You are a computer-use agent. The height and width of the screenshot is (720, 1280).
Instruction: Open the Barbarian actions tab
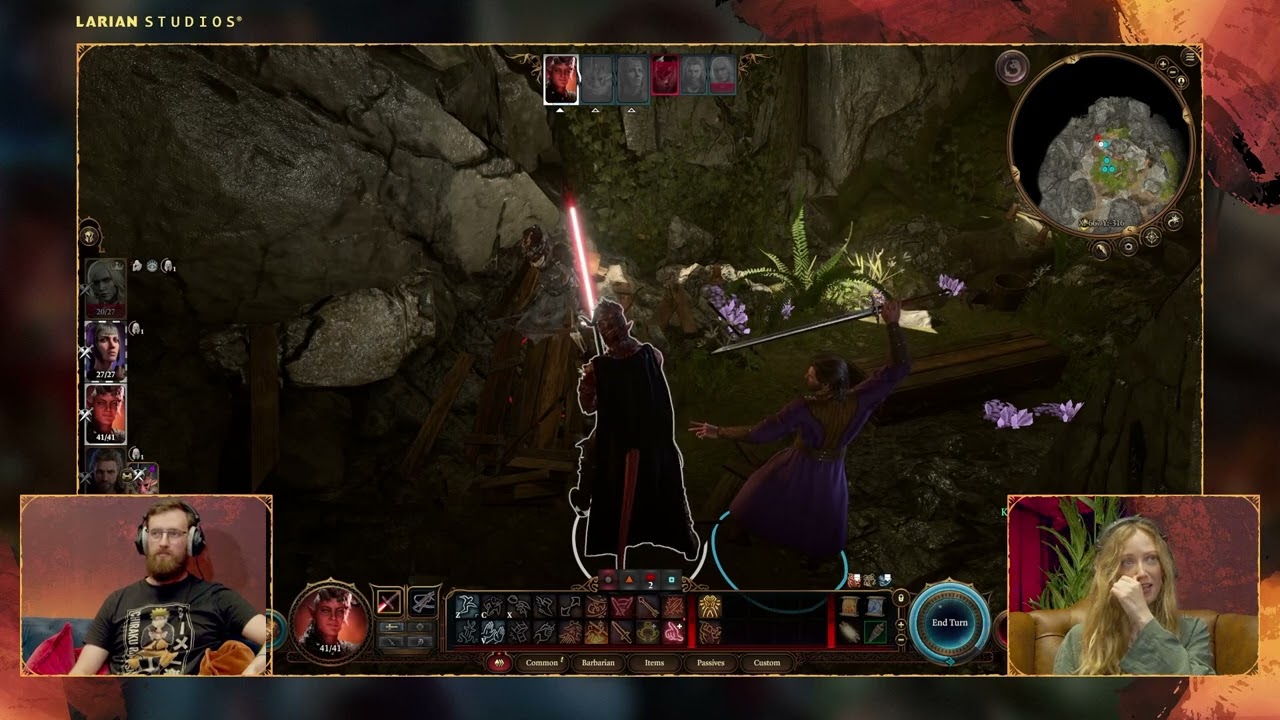tap(598, 663)
